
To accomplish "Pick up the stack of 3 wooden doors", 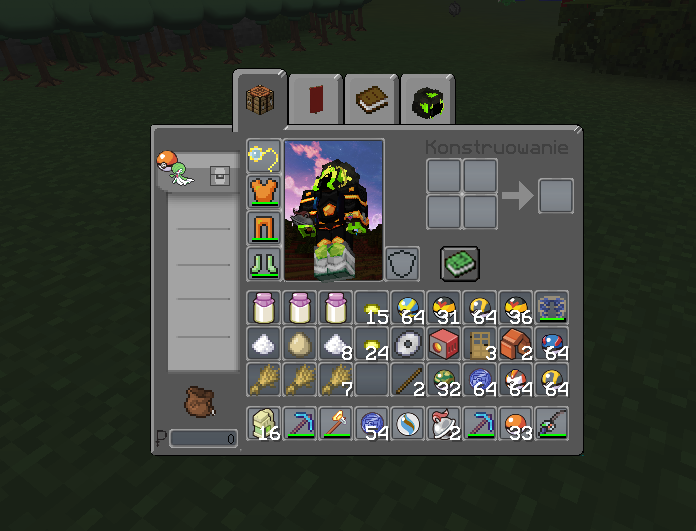I will point(480,344).
